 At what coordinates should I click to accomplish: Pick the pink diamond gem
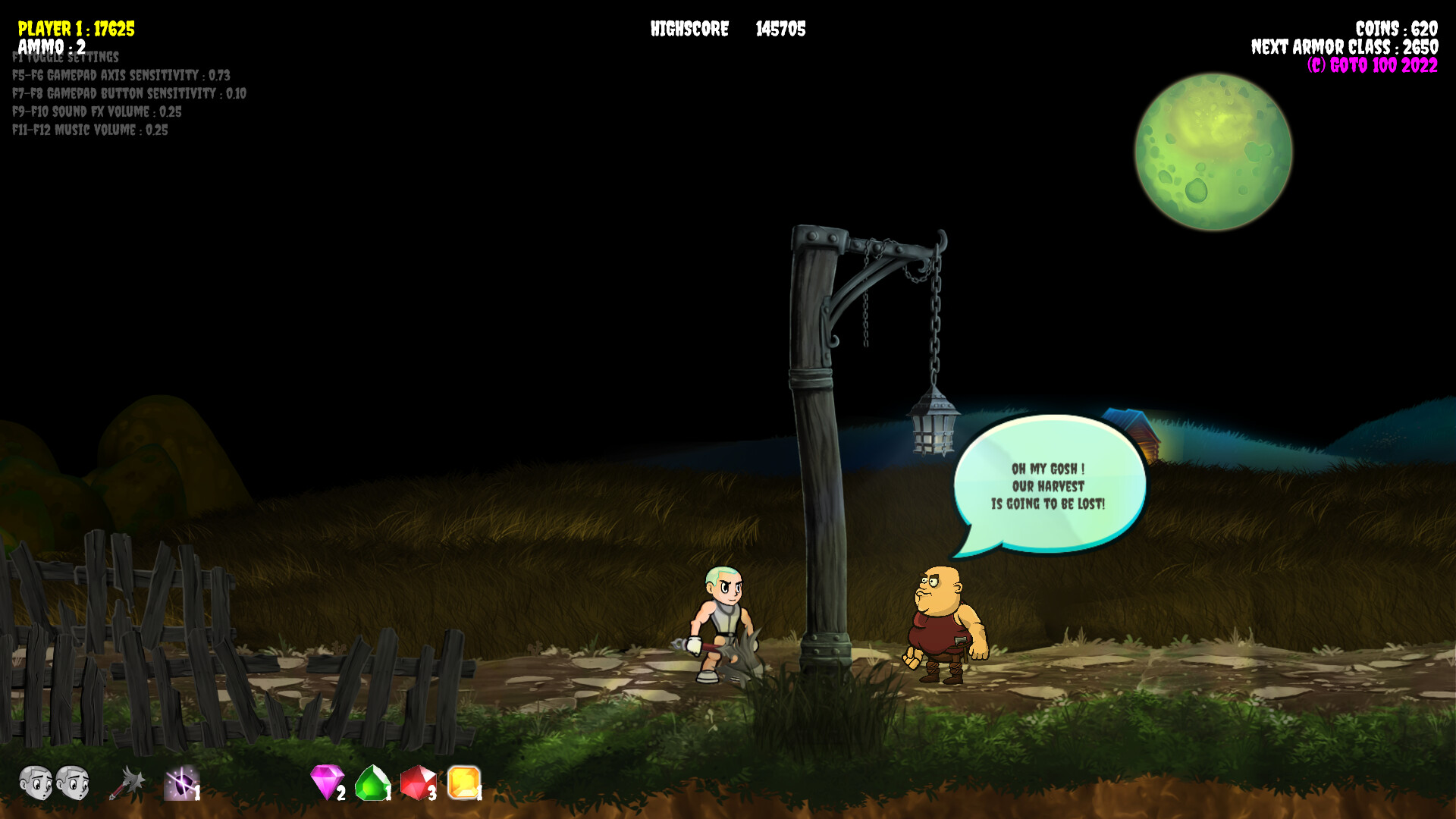pyautogui.click(x=327, y=781)
